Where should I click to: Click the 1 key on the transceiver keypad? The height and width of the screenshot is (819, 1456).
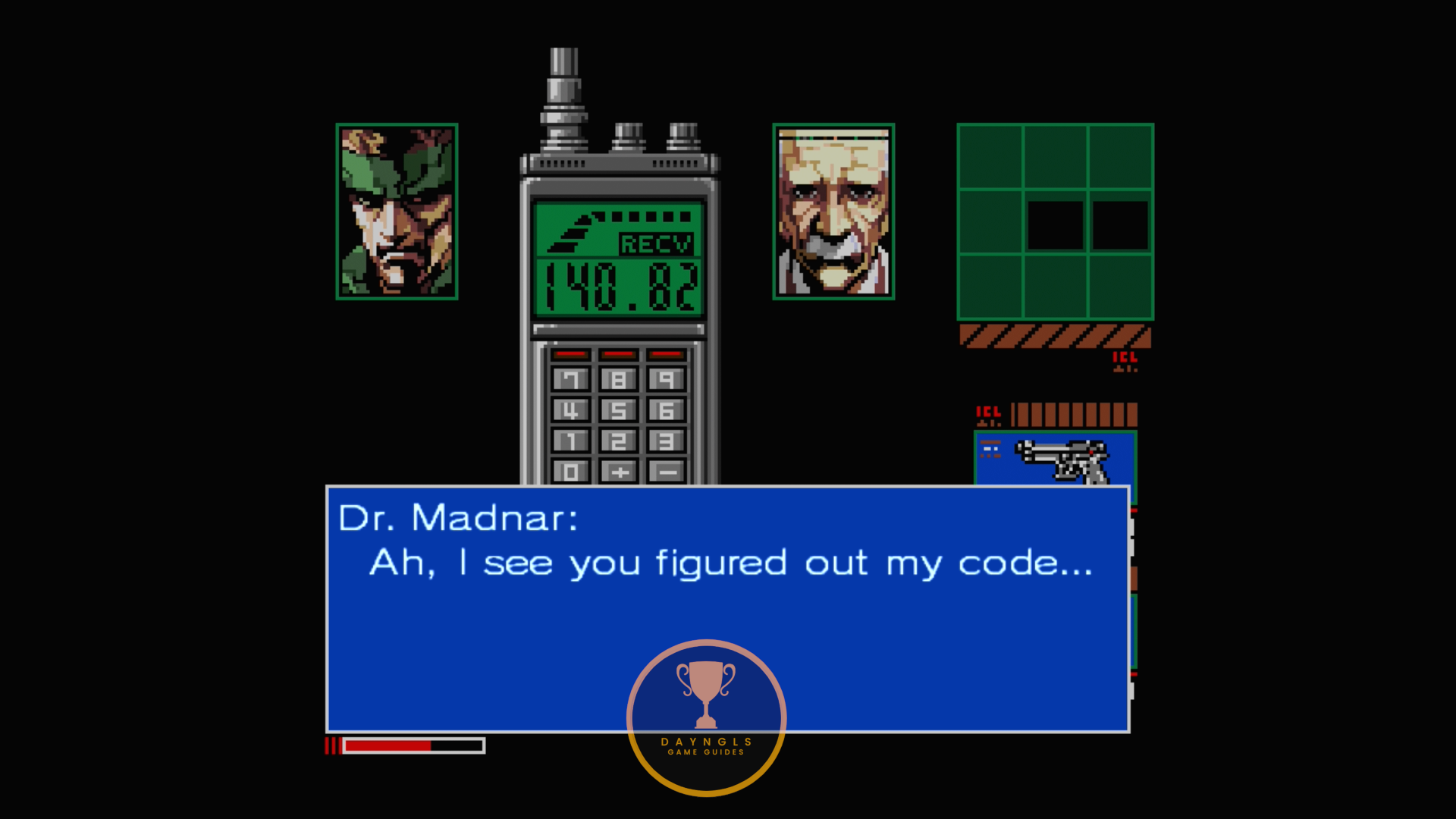click(571, 441)
